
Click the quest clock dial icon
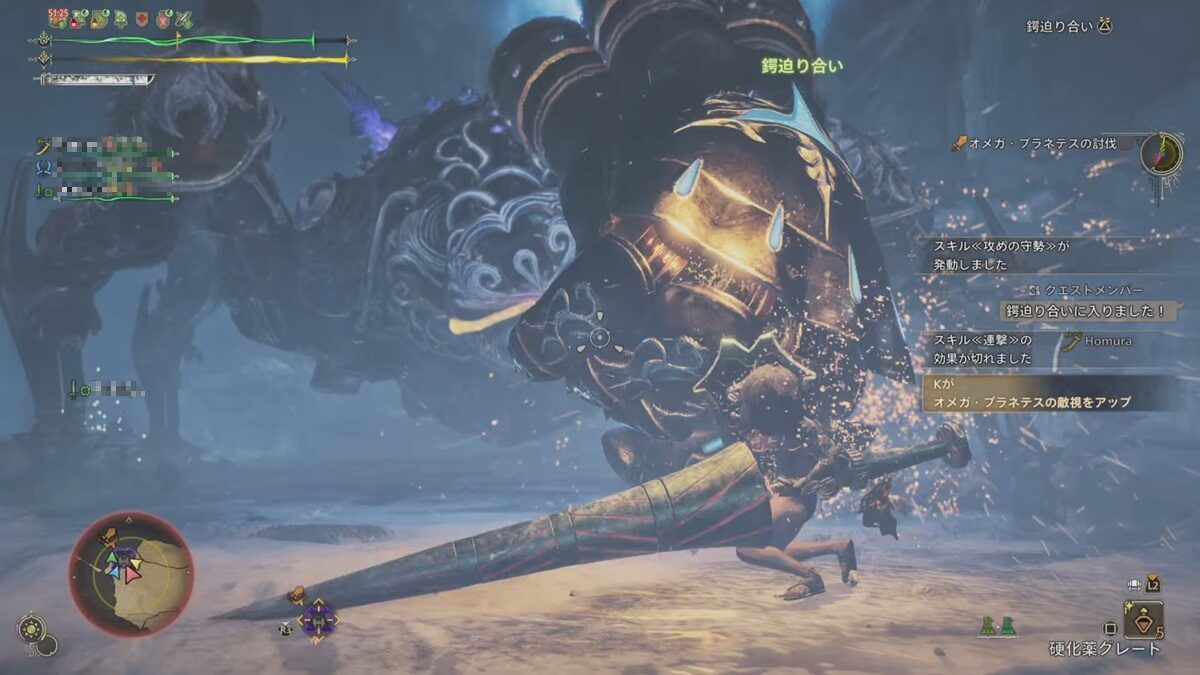[x=1161, y=153]
